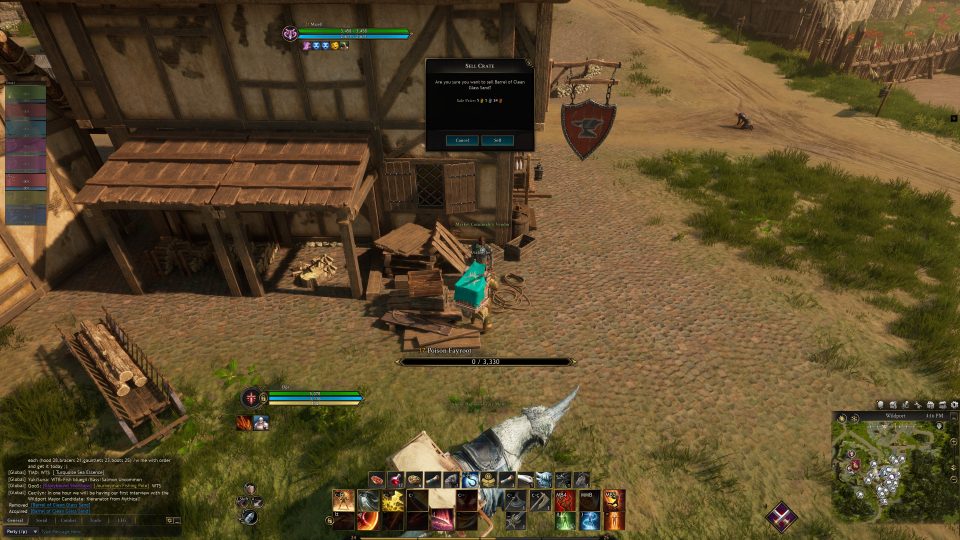Viewport: 960px width, 540px height.
Task: Click the purple cat-head target portrait
Action: click(x=291, y=35)
